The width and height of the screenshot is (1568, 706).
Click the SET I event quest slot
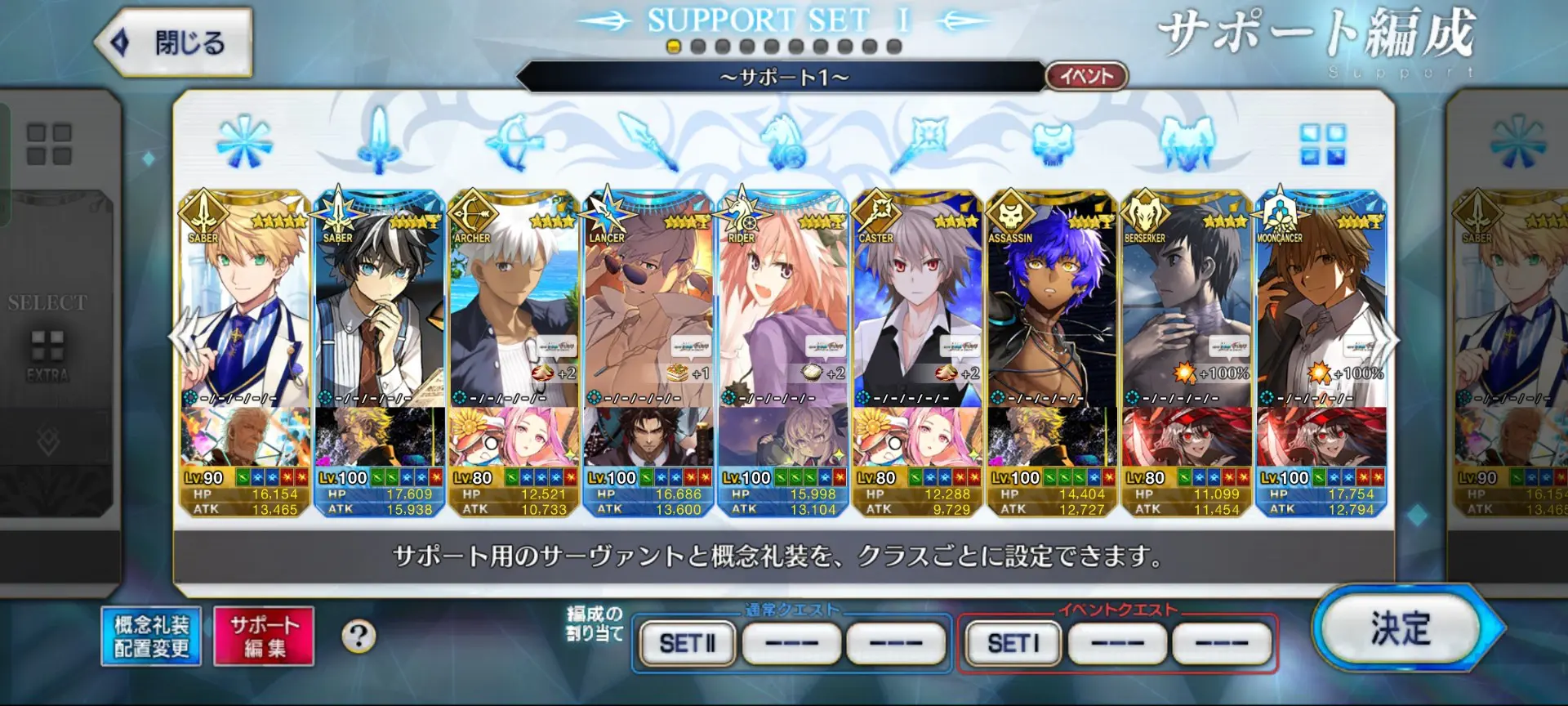click(1013, 644)
